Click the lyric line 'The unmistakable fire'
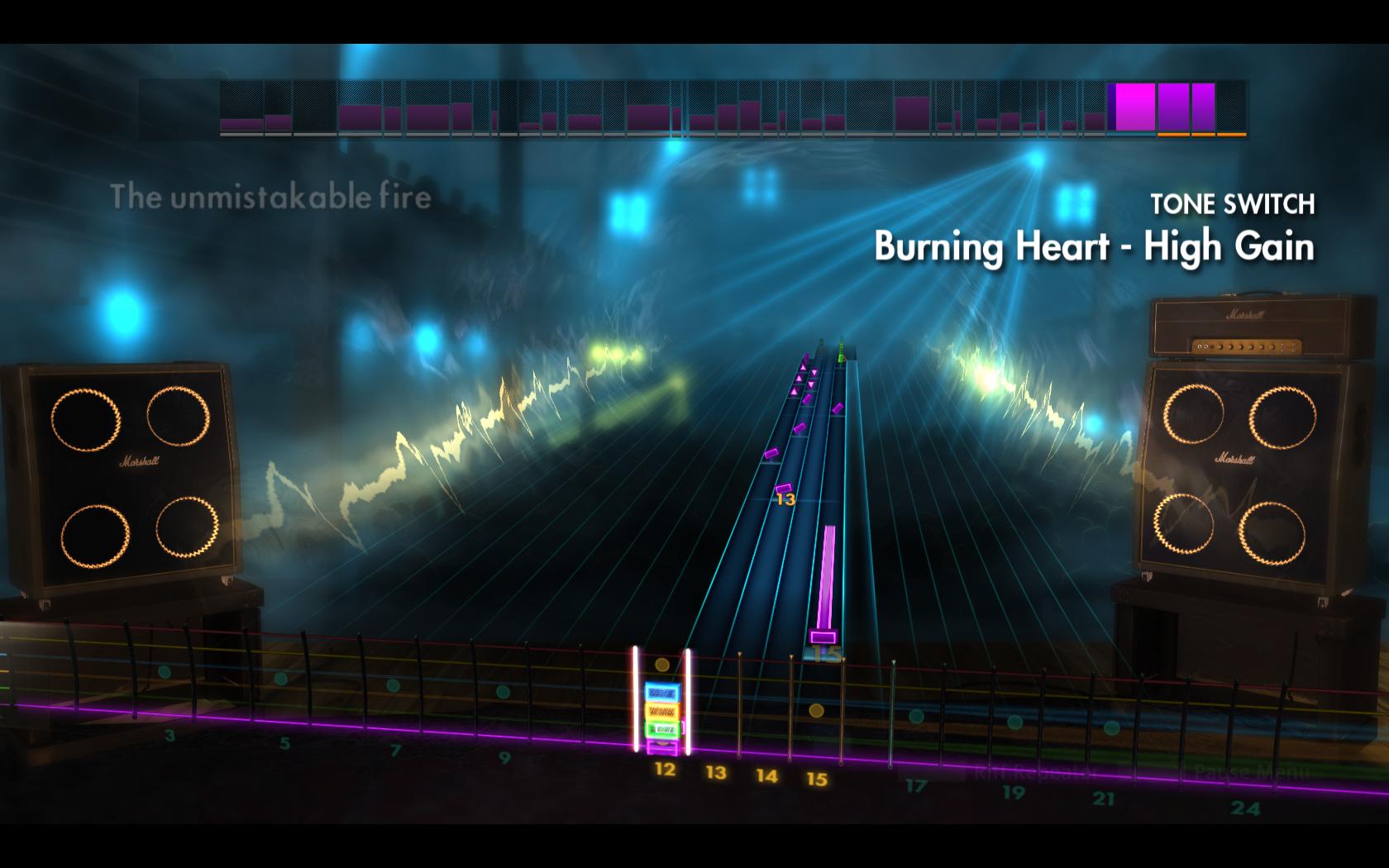1389x868 pixels. [271, 197]
